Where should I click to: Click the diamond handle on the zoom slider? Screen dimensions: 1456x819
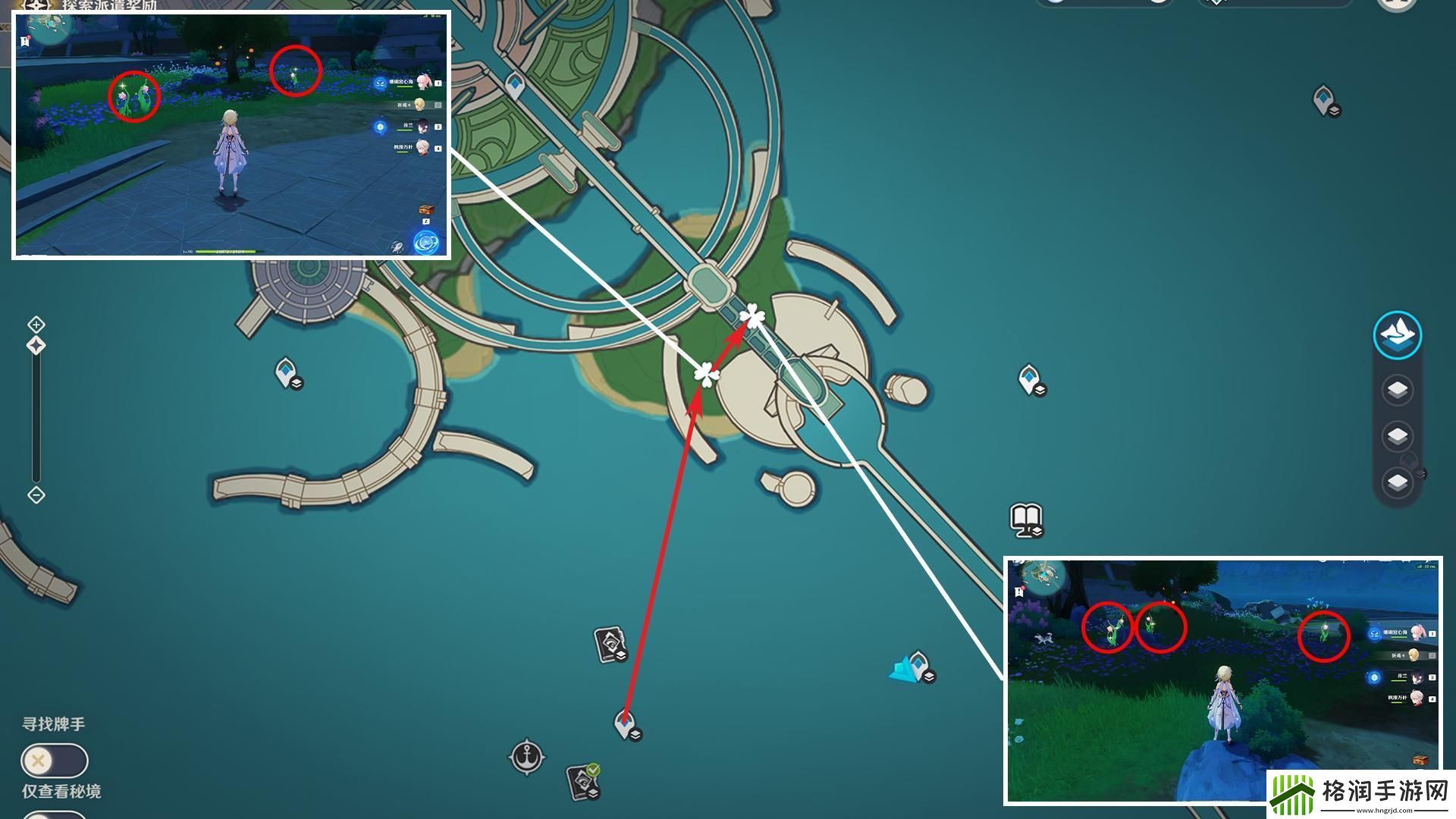36,346
